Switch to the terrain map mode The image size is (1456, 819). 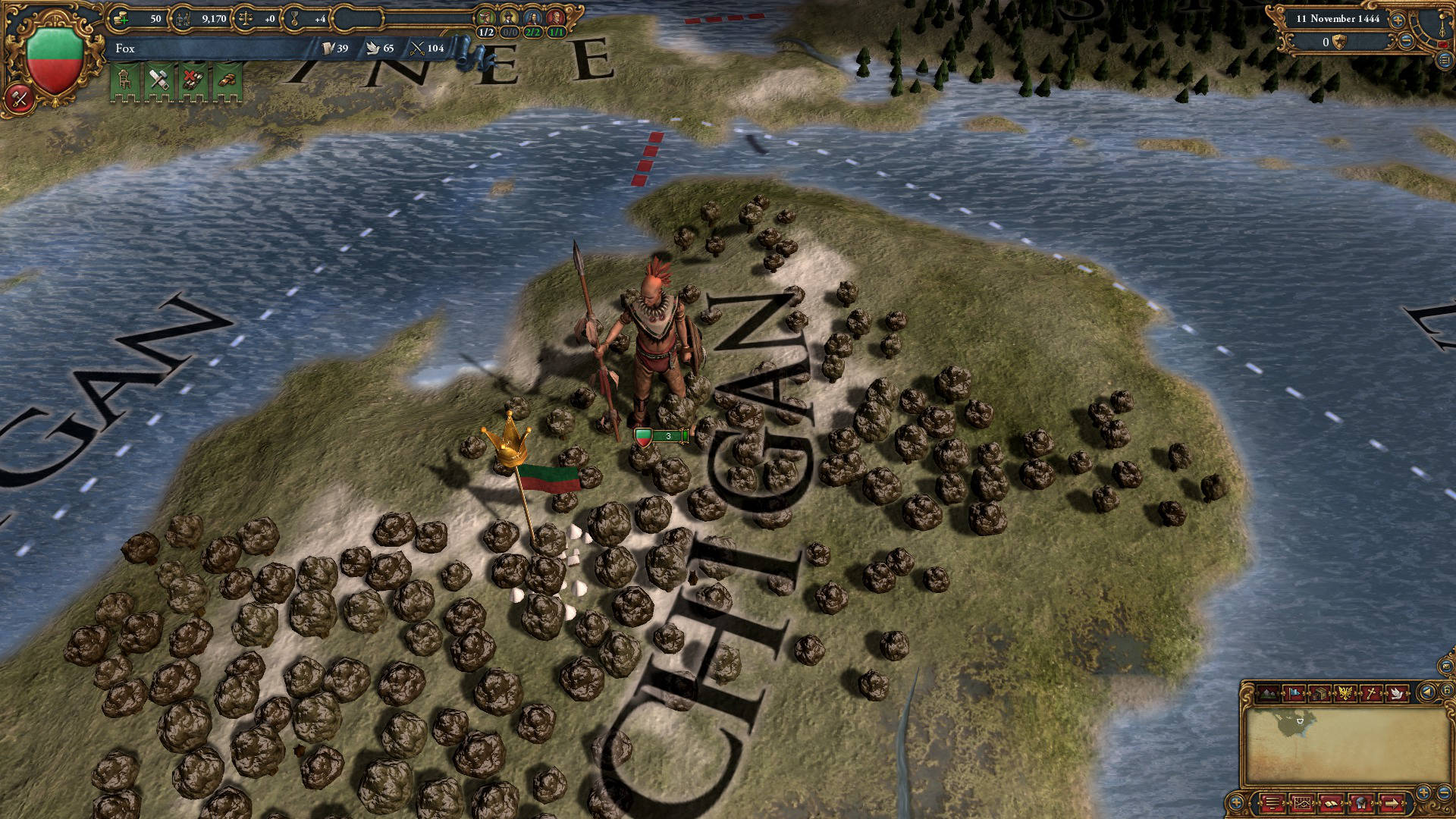[1268, 693]
